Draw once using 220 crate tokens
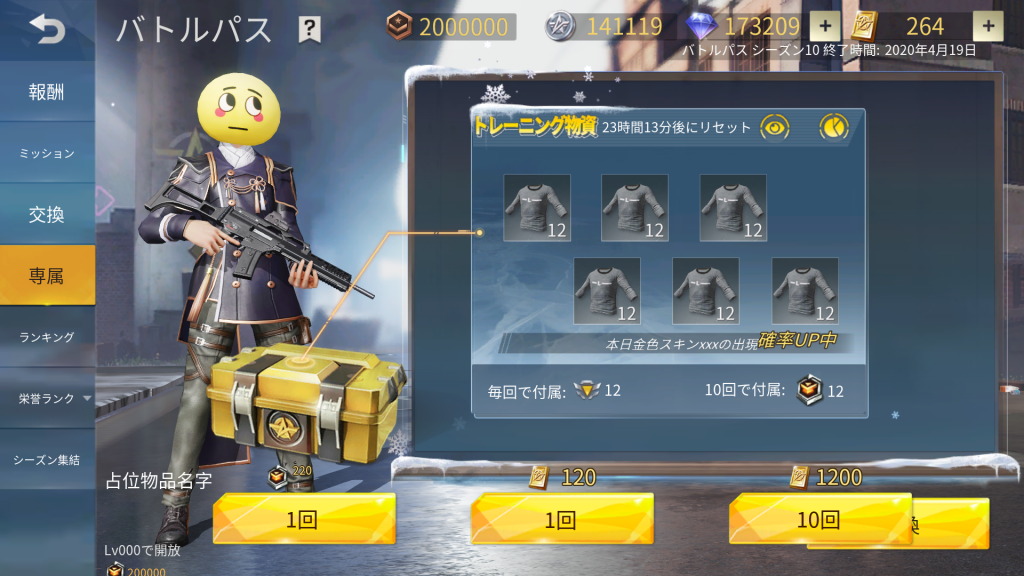 point(304,519)
